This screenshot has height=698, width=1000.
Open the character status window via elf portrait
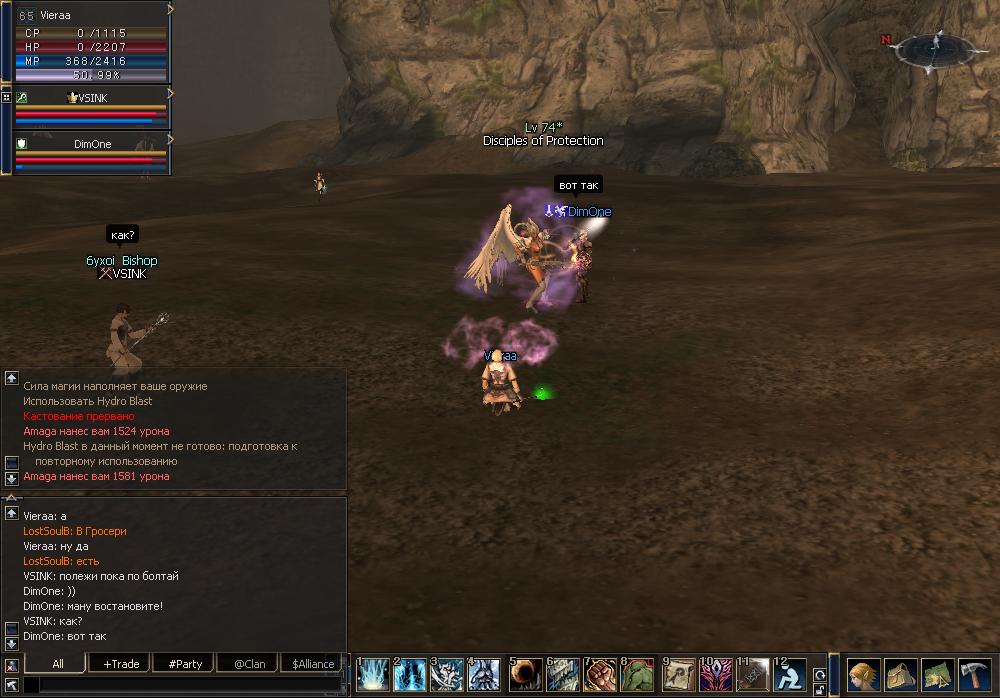863,673
